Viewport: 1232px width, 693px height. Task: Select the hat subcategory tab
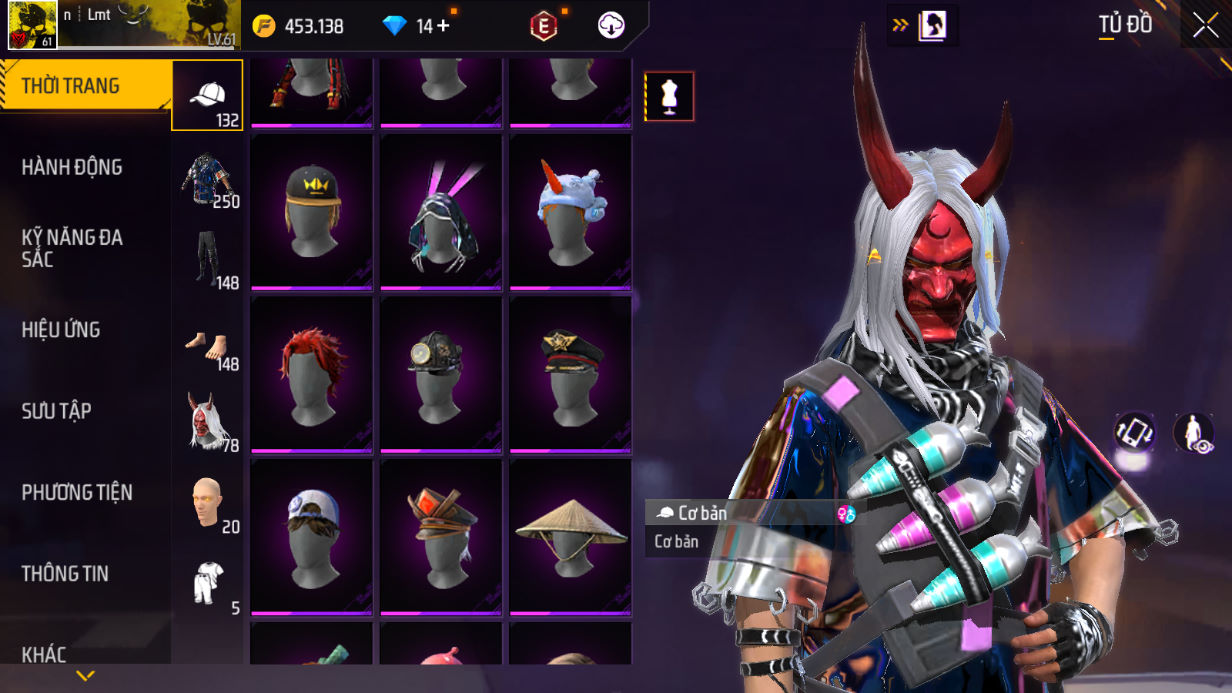pos(207,96)
